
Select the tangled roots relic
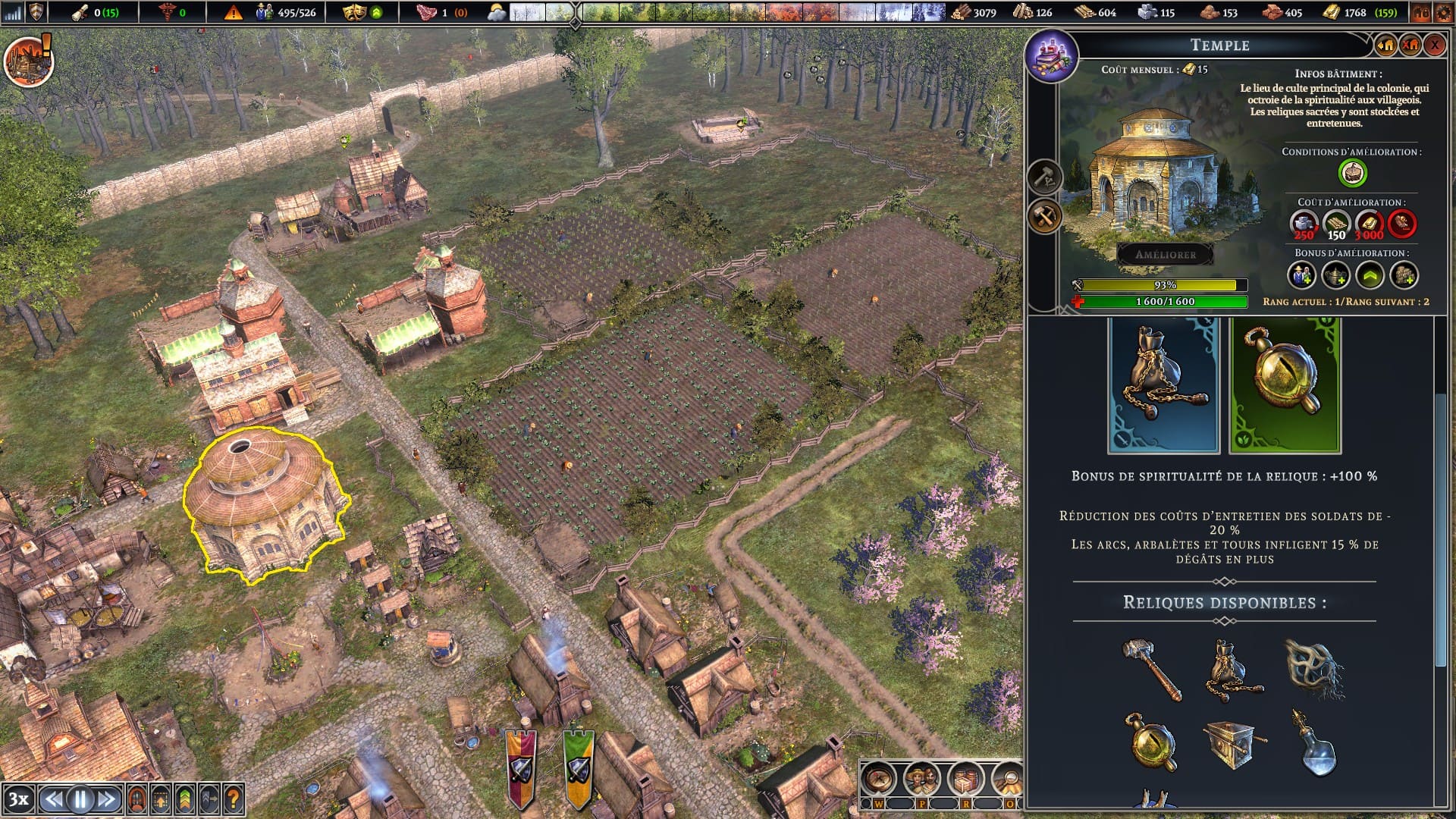(1314, 669)
